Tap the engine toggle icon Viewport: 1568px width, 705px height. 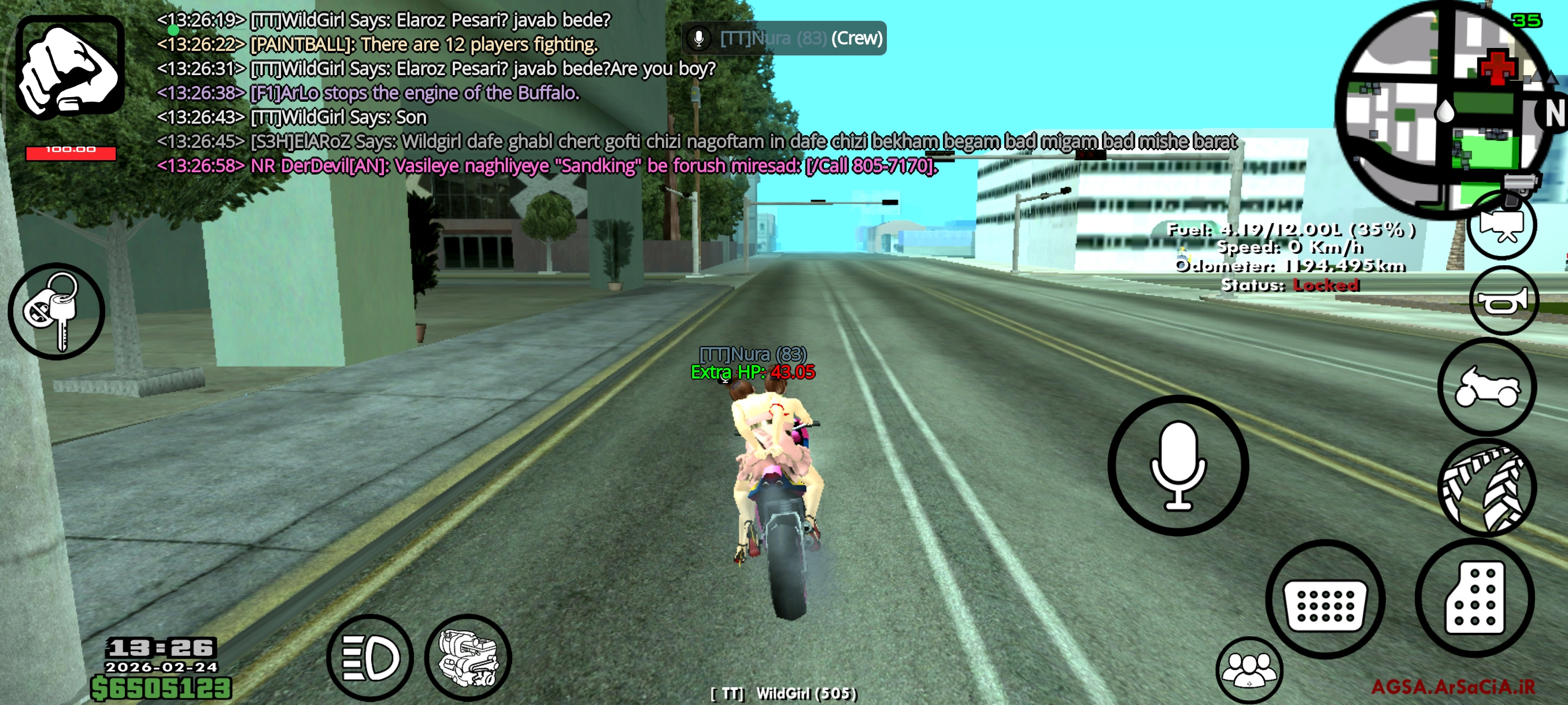tap(469, 657)
